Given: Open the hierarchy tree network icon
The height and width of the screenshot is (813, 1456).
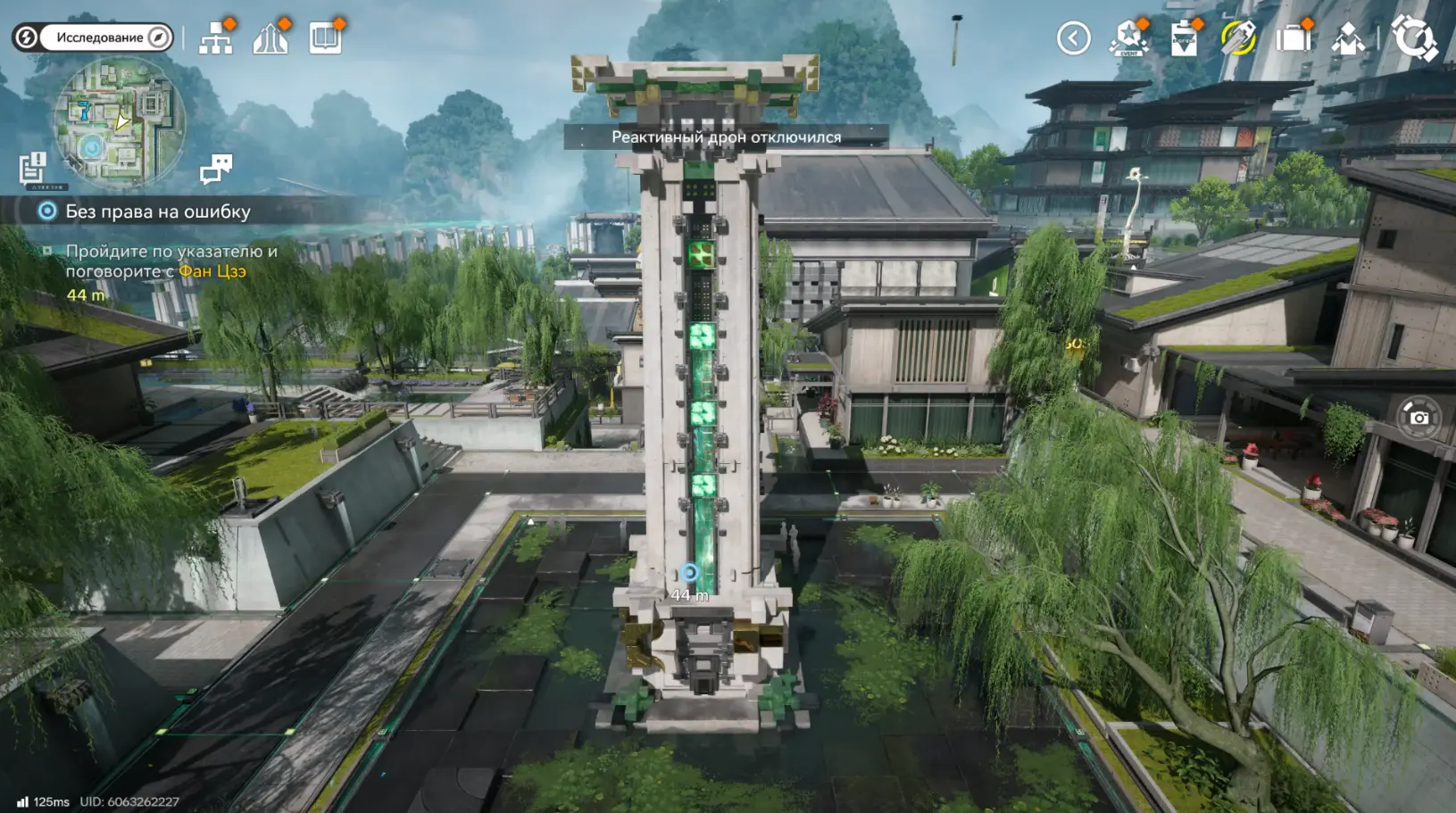Looking at the screenshot, I should [x=216, y=38].
